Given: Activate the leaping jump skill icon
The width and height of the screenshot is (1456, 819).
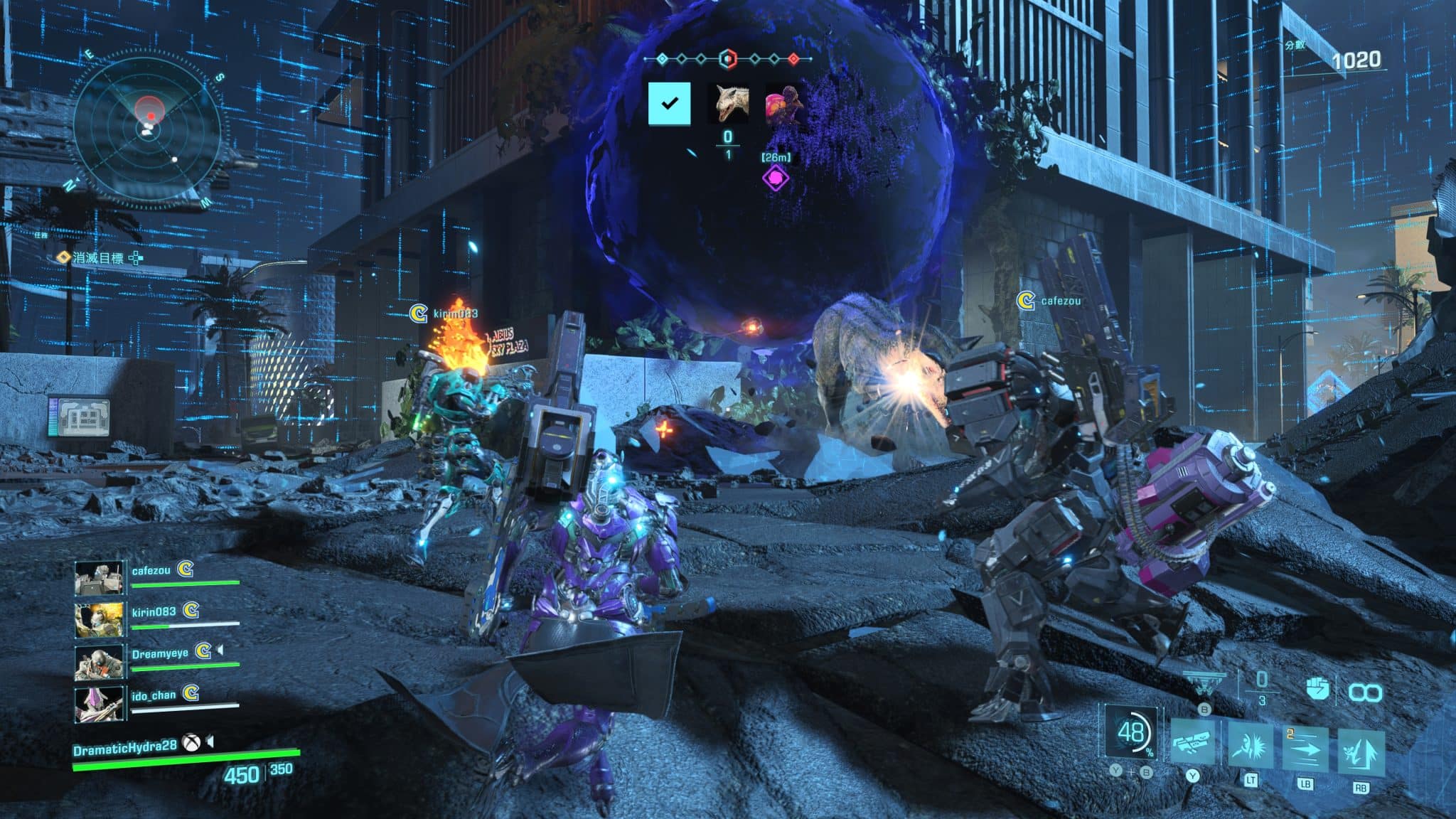Looking at the screenshot, I should [1361, 751].
